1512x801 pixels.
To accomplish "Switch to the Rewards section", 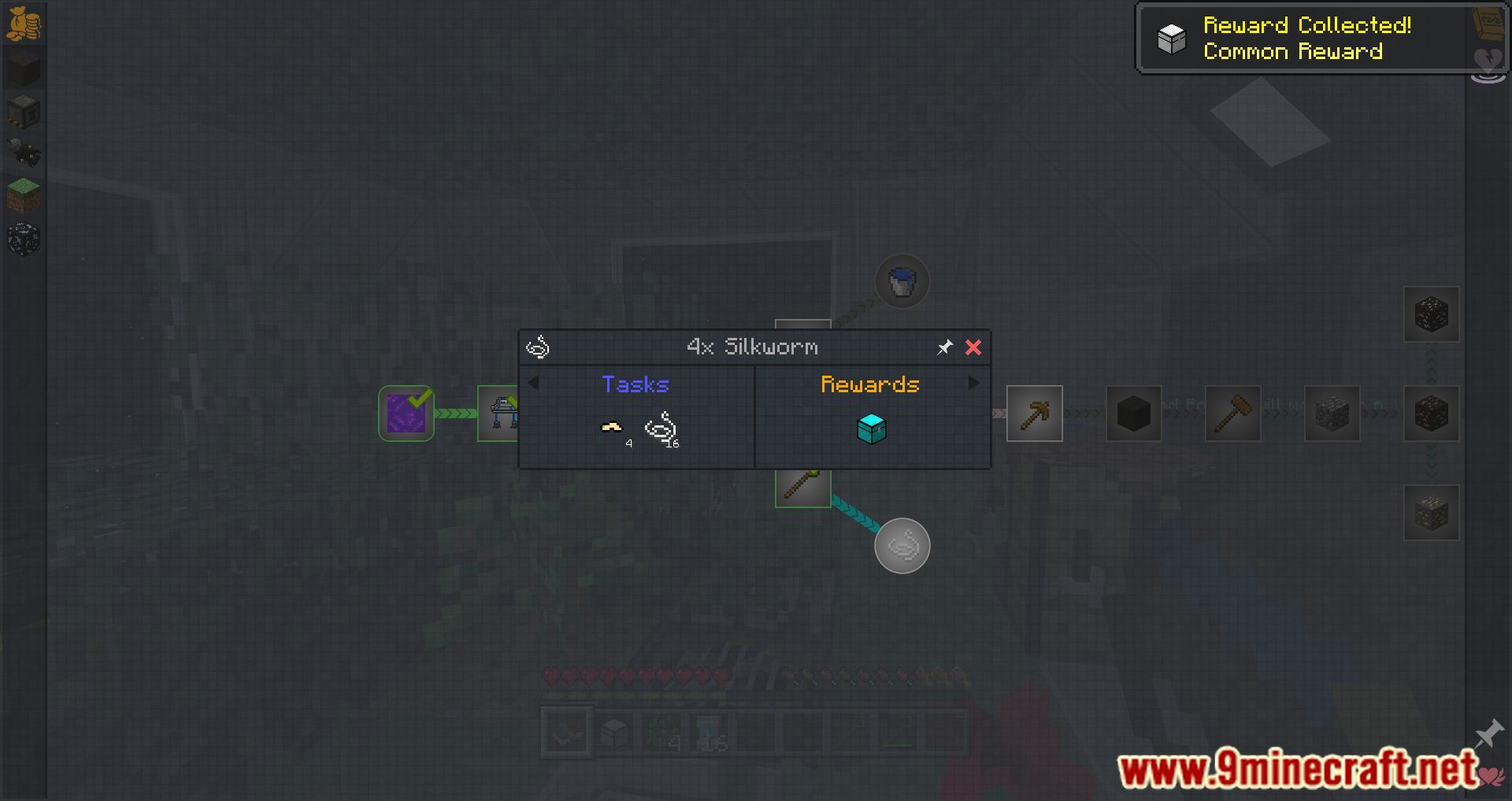I will [870, 384].
